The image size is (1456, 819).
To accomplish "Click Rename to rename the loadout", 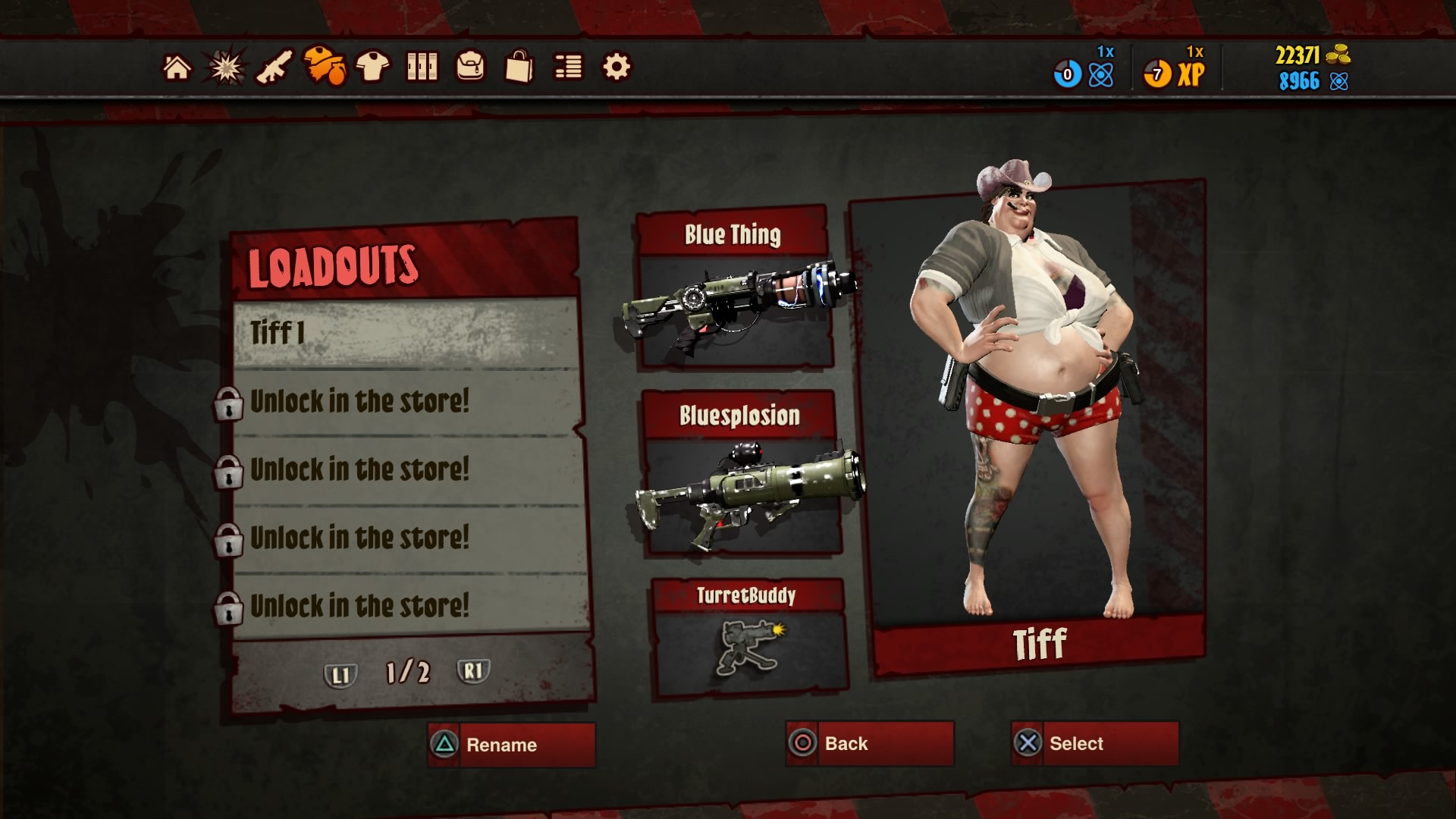I will (510, 744).
